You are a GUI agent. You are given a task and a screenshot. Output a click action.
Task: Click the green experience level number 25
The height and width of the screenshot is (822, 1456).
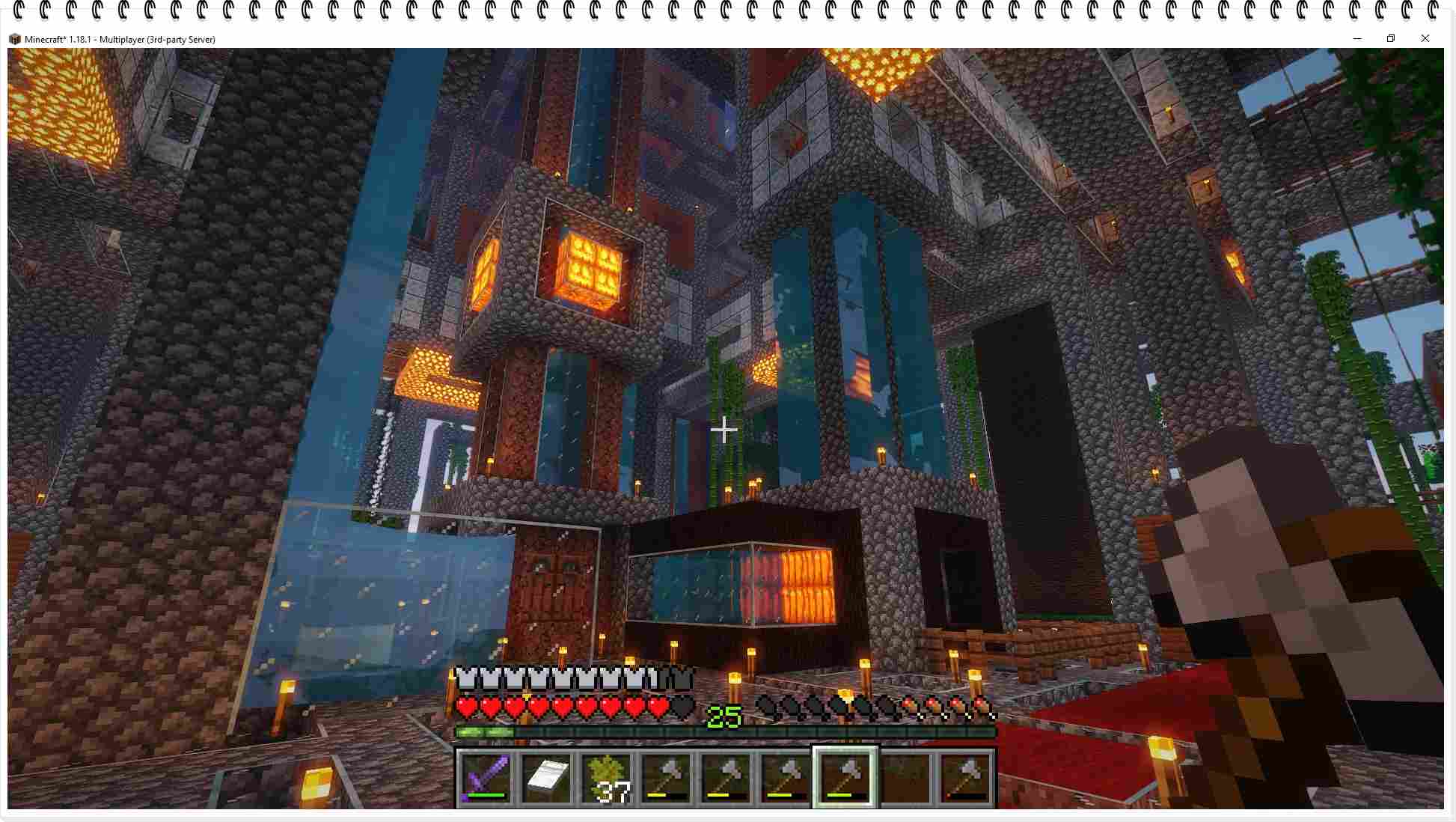723,717
